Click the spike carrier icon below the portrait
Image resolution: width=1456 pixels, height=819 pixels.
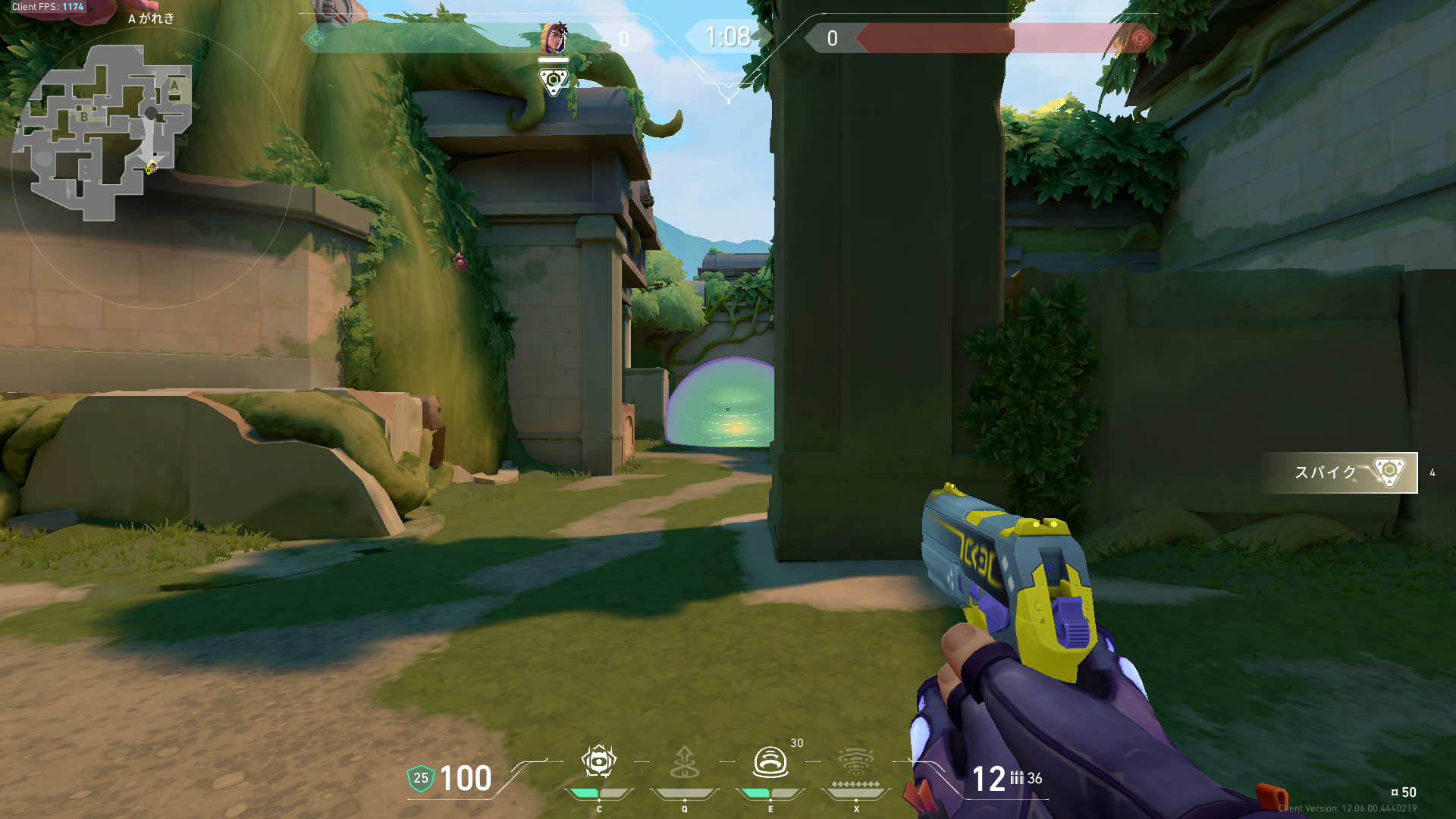coord(554,81)
